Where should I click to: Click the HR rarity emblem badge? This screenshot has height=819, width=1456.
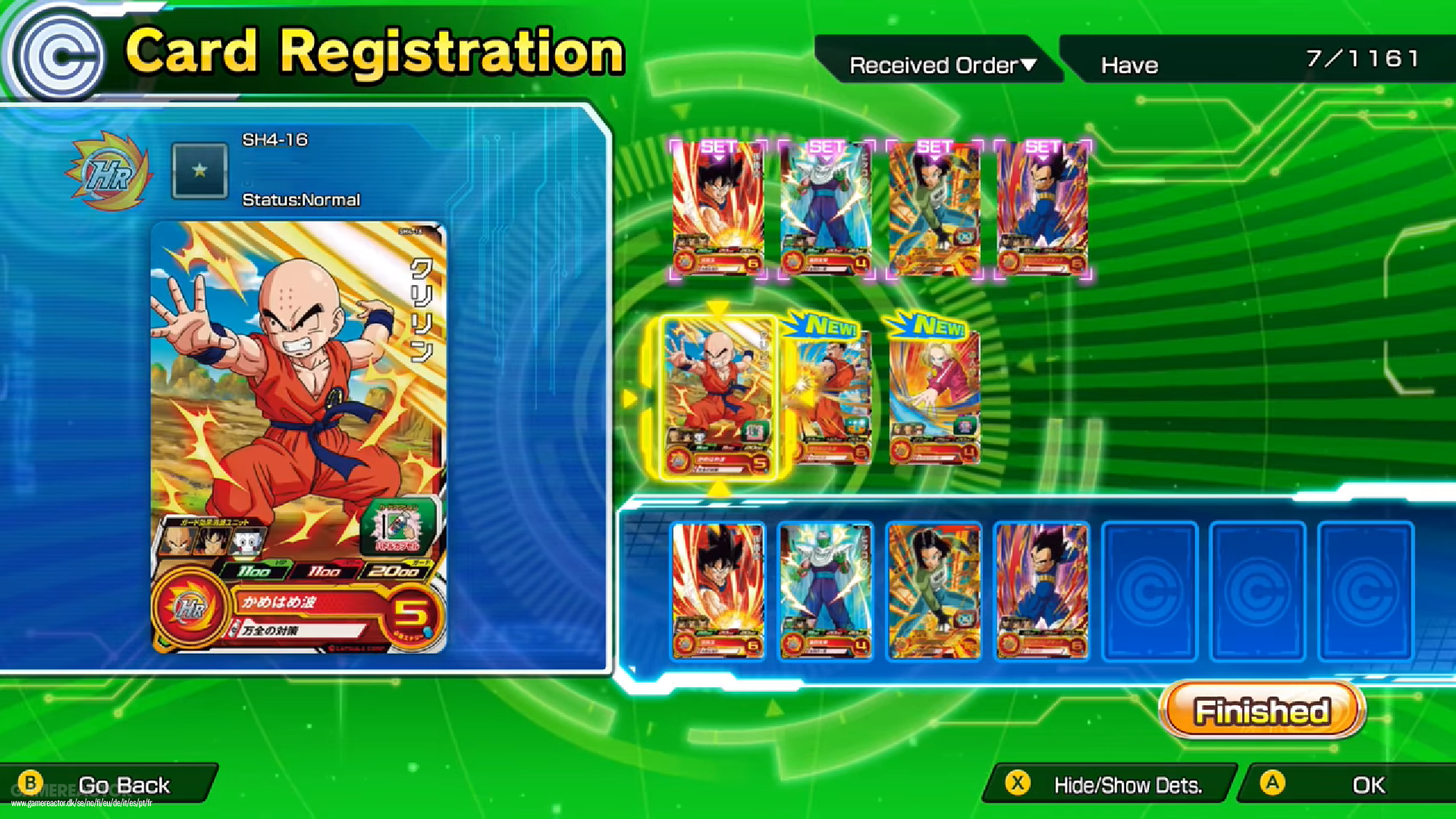[108, 173]
